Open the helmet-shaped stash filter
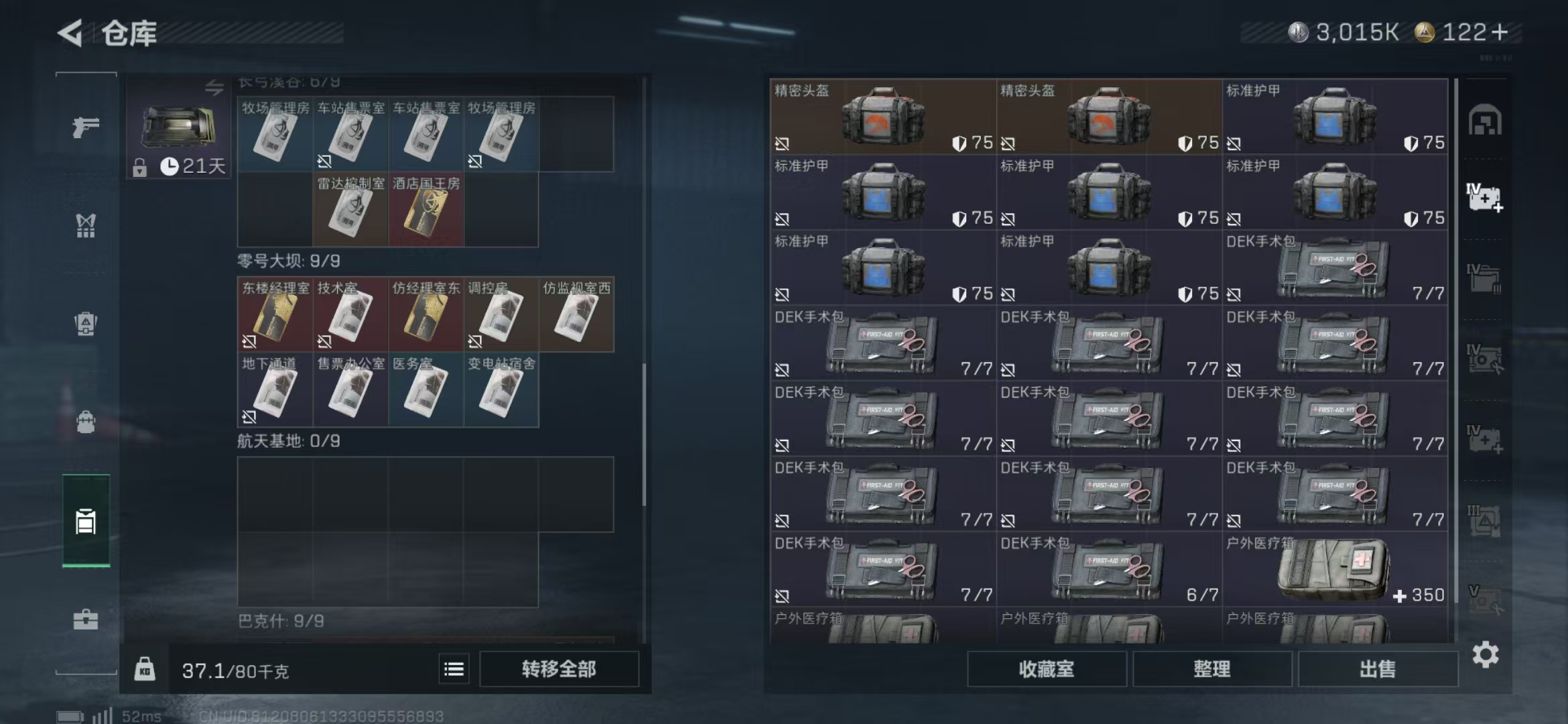 coord(1485,121)
